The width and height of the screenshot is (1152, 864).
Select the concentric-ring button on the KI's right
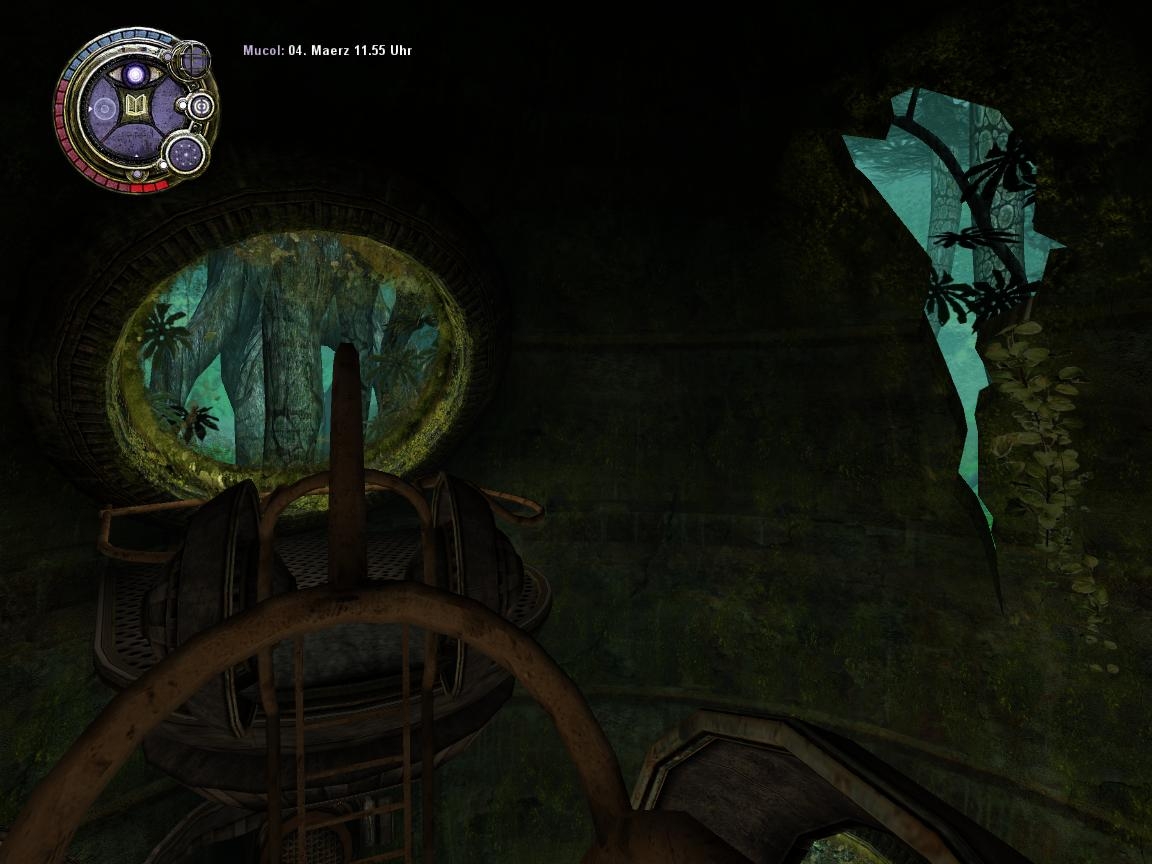201,105
